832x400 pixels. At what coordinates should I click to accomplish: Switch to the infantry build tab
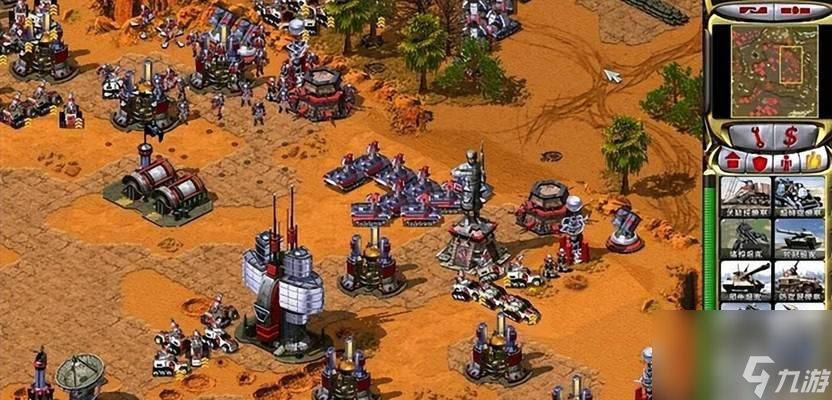(786, 160)
